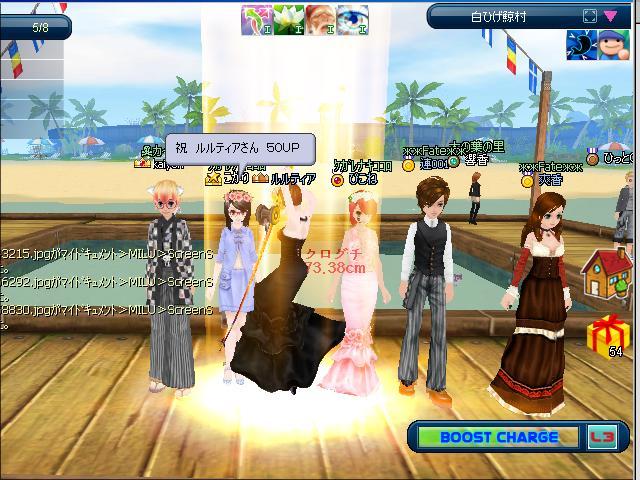Viewport: 640px width, 480px height.
Task: Select the Santa face buff icon
Action: tap(320, 20)
